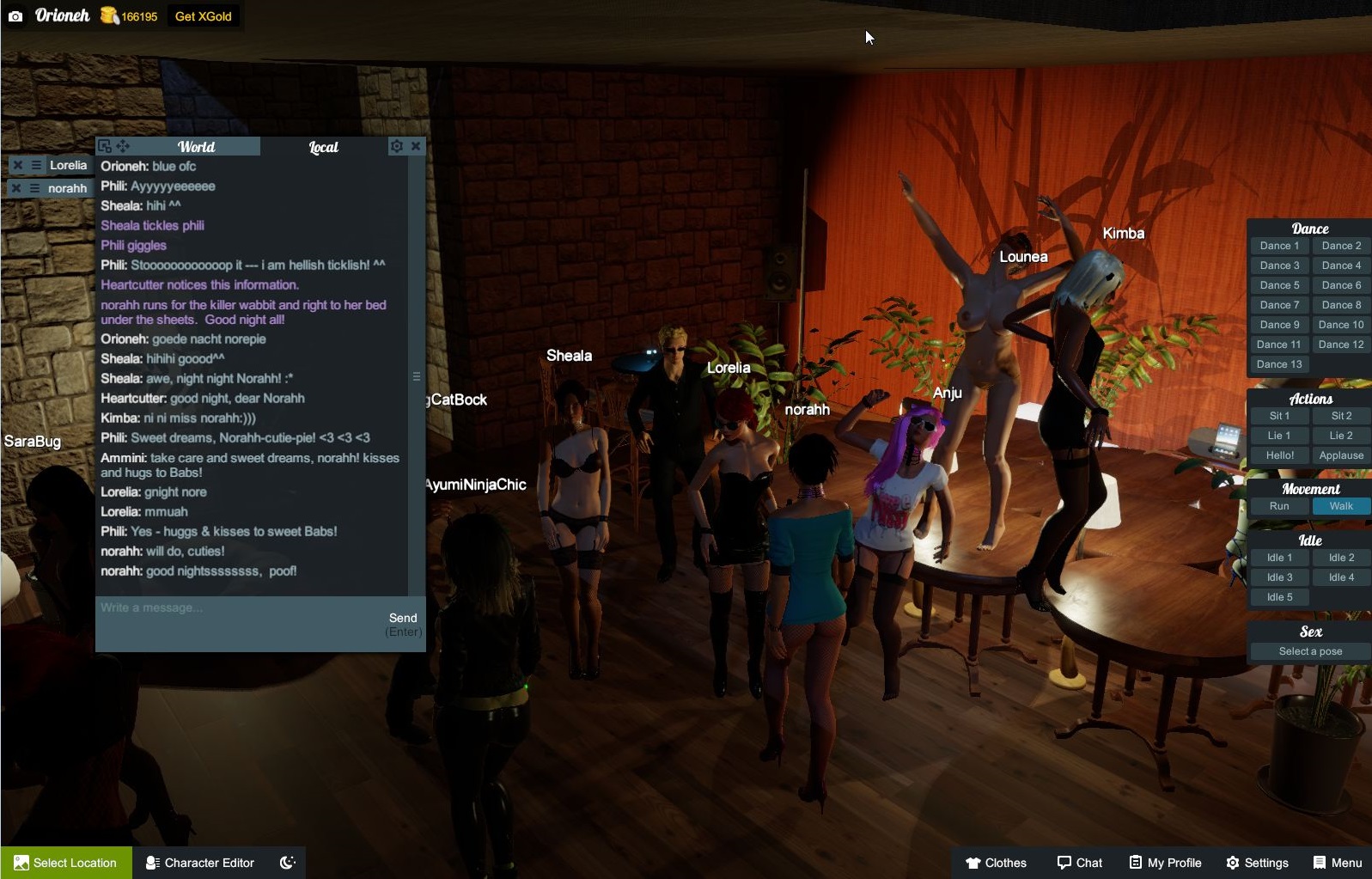
Task: Activate the Idle 3 pose
Action: (1278, 577)
